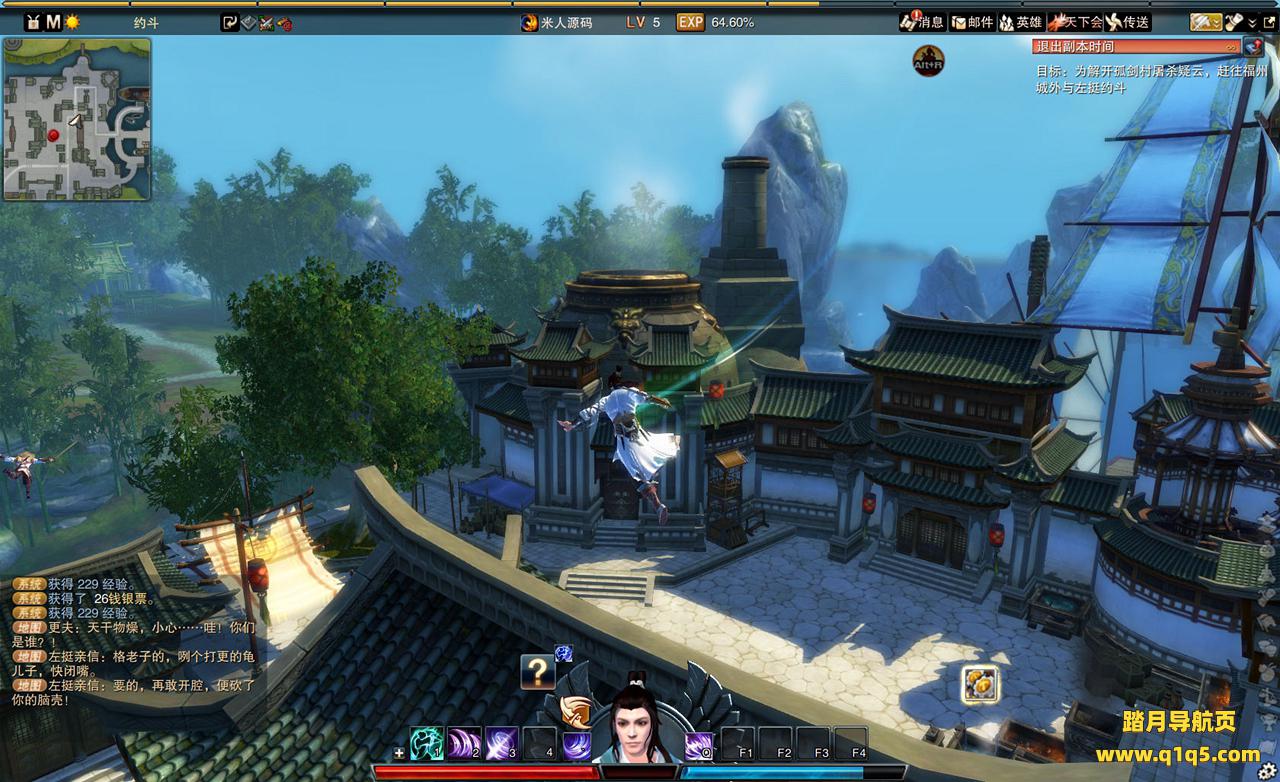Click the Alt+R round emblem icon

(928, 61)
